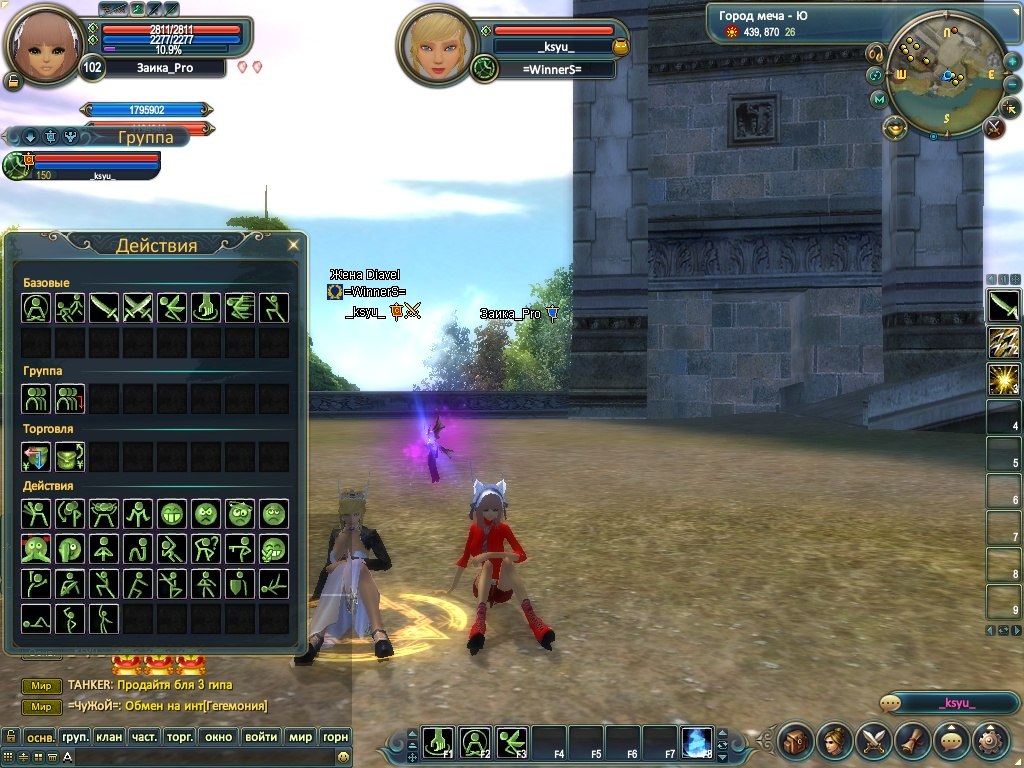
Task: Choose the crossed swords action icon
Action: (138, 308)
